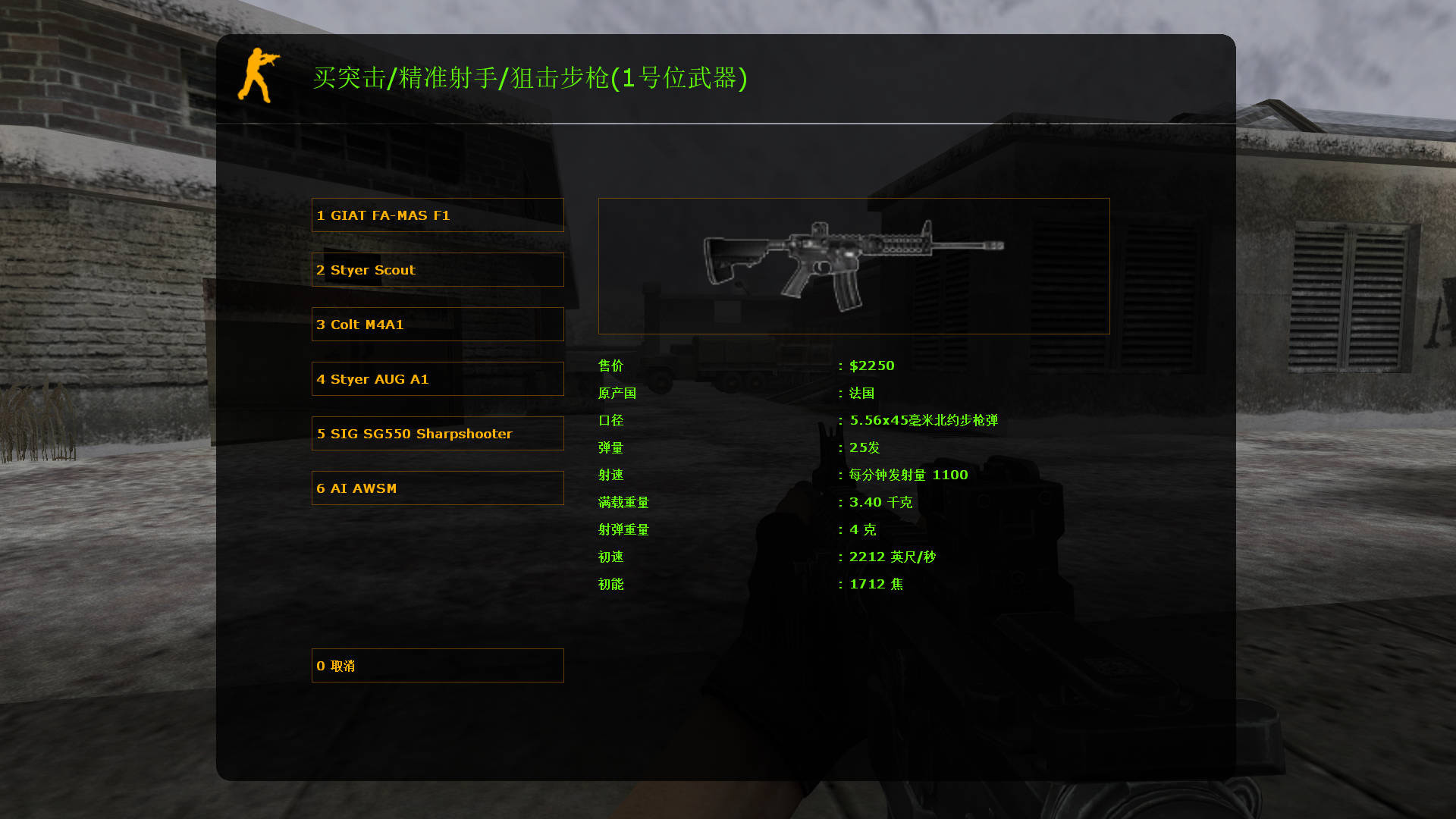The width and height of the screenshot is (1456, 819).
Task: Click the muzzle energy 1712 焦
Action: pyautogui.click(x=876, y=584)
